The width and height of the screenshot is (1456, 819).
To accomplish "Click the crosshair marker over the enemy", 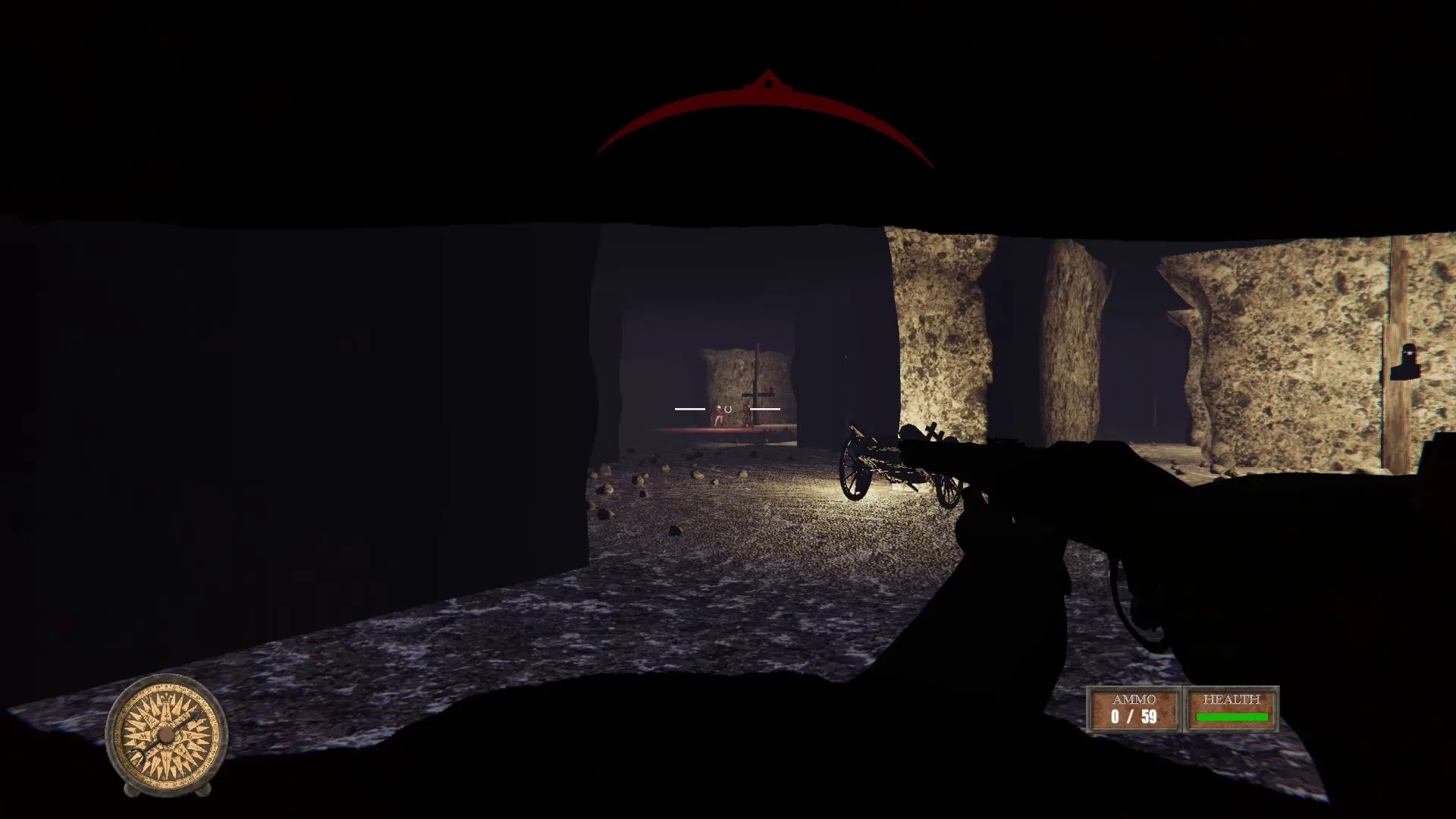I will [x=728, y=409].
